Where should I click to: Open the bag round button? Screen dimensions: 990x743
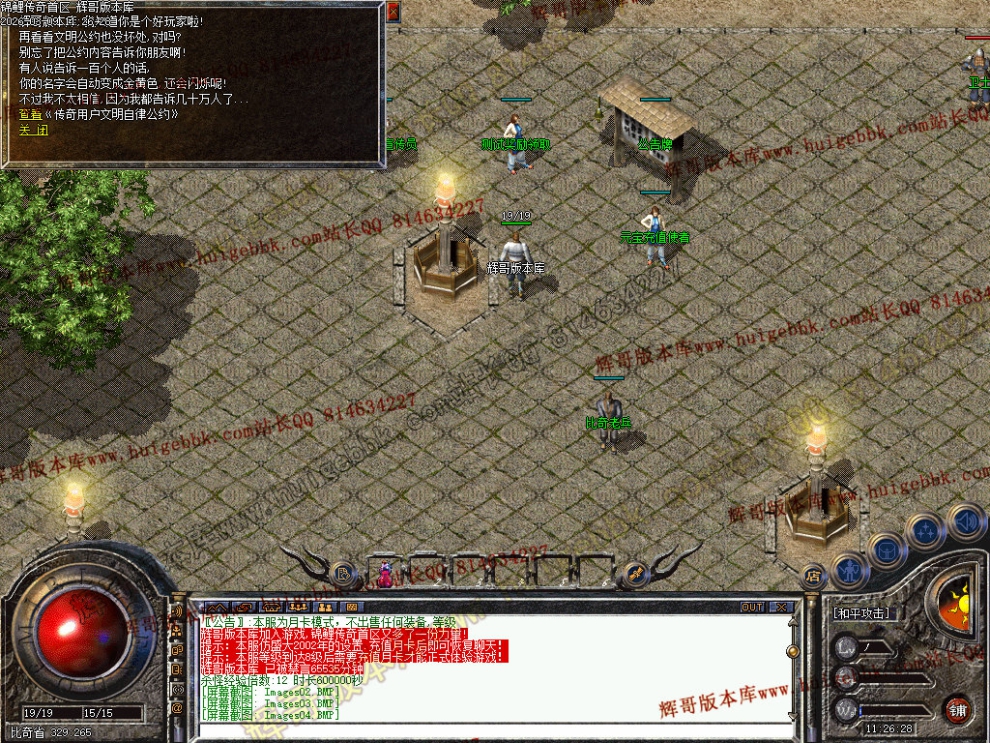(887, 549)
